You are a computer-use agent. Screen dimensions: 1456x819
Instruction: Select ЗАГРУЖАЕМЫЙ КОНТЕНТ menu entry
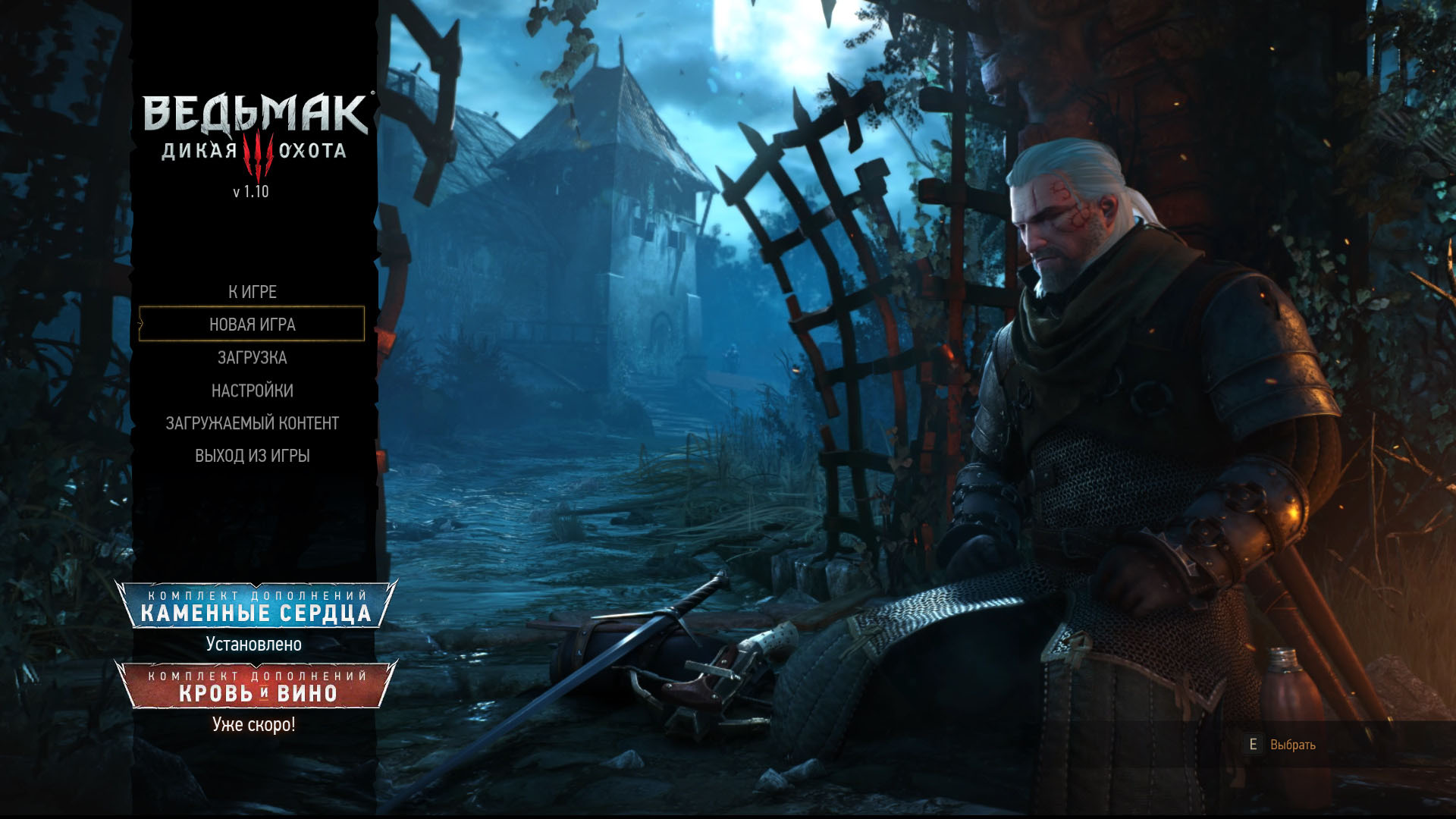tap(253, 423)
